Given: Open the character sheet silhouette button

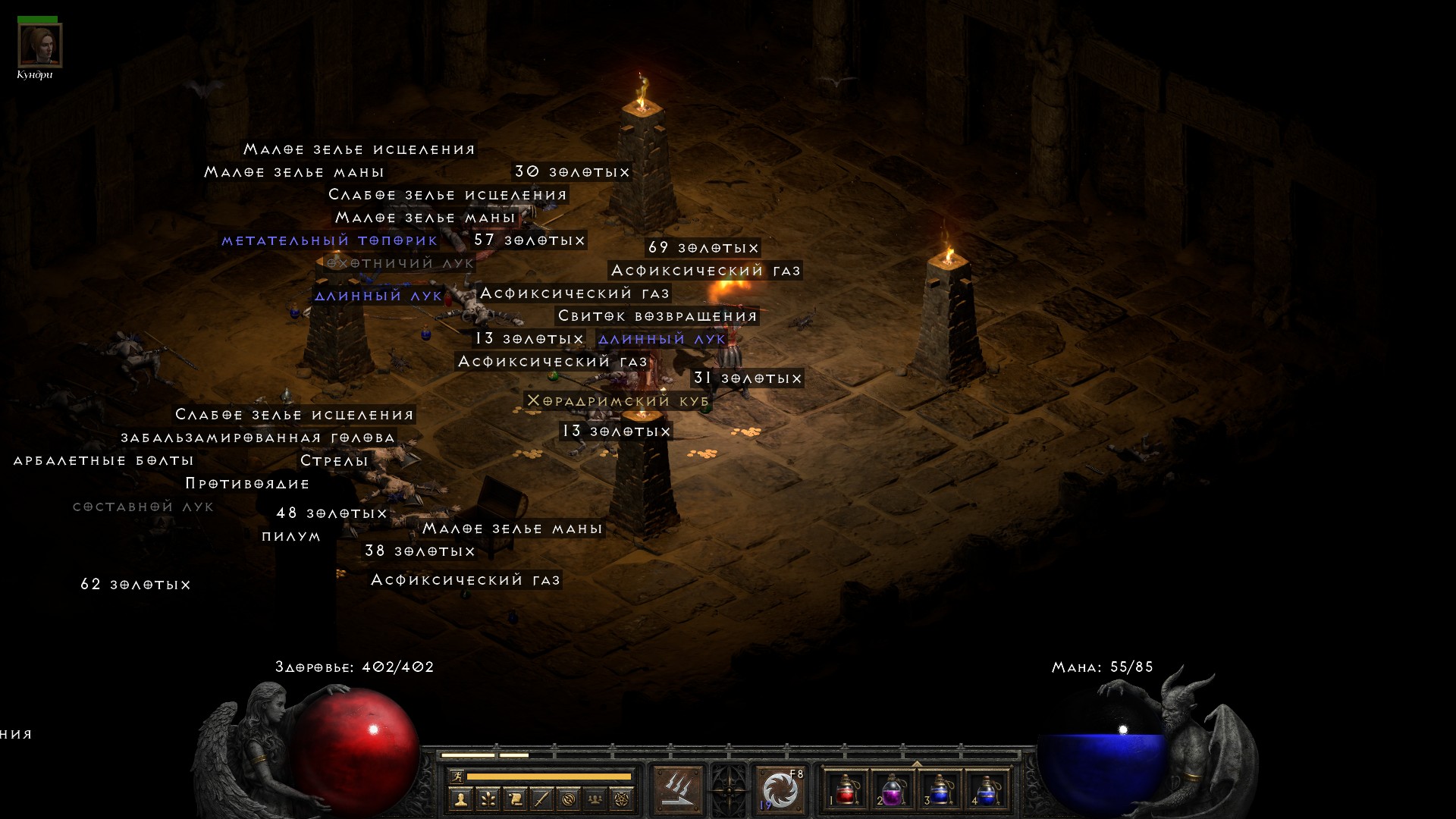Looking at the screenshot, I should [460, 799].
